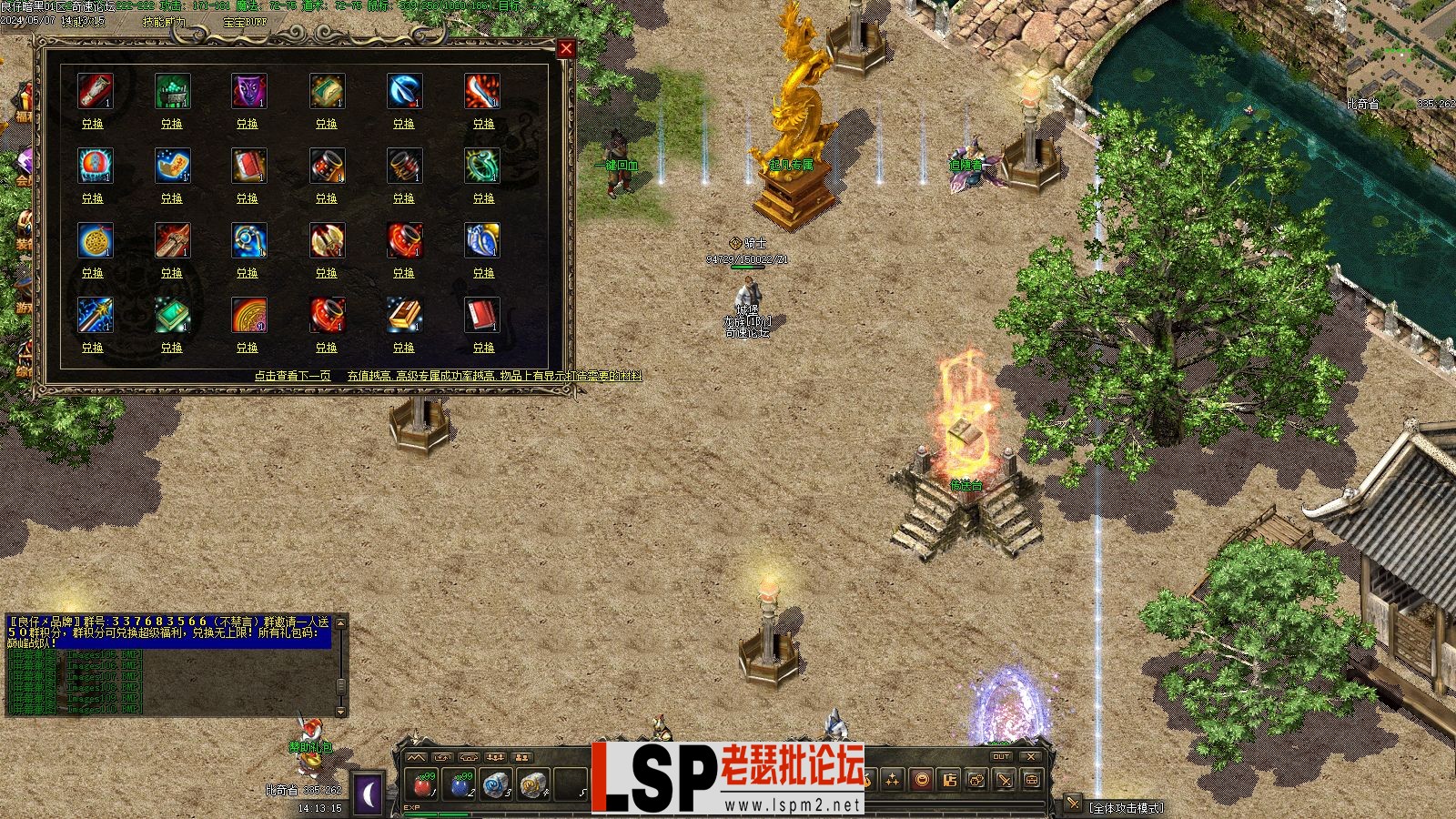Select the double-bladed axe icon
Screen dimensions: 1456x819
(327, 240)
